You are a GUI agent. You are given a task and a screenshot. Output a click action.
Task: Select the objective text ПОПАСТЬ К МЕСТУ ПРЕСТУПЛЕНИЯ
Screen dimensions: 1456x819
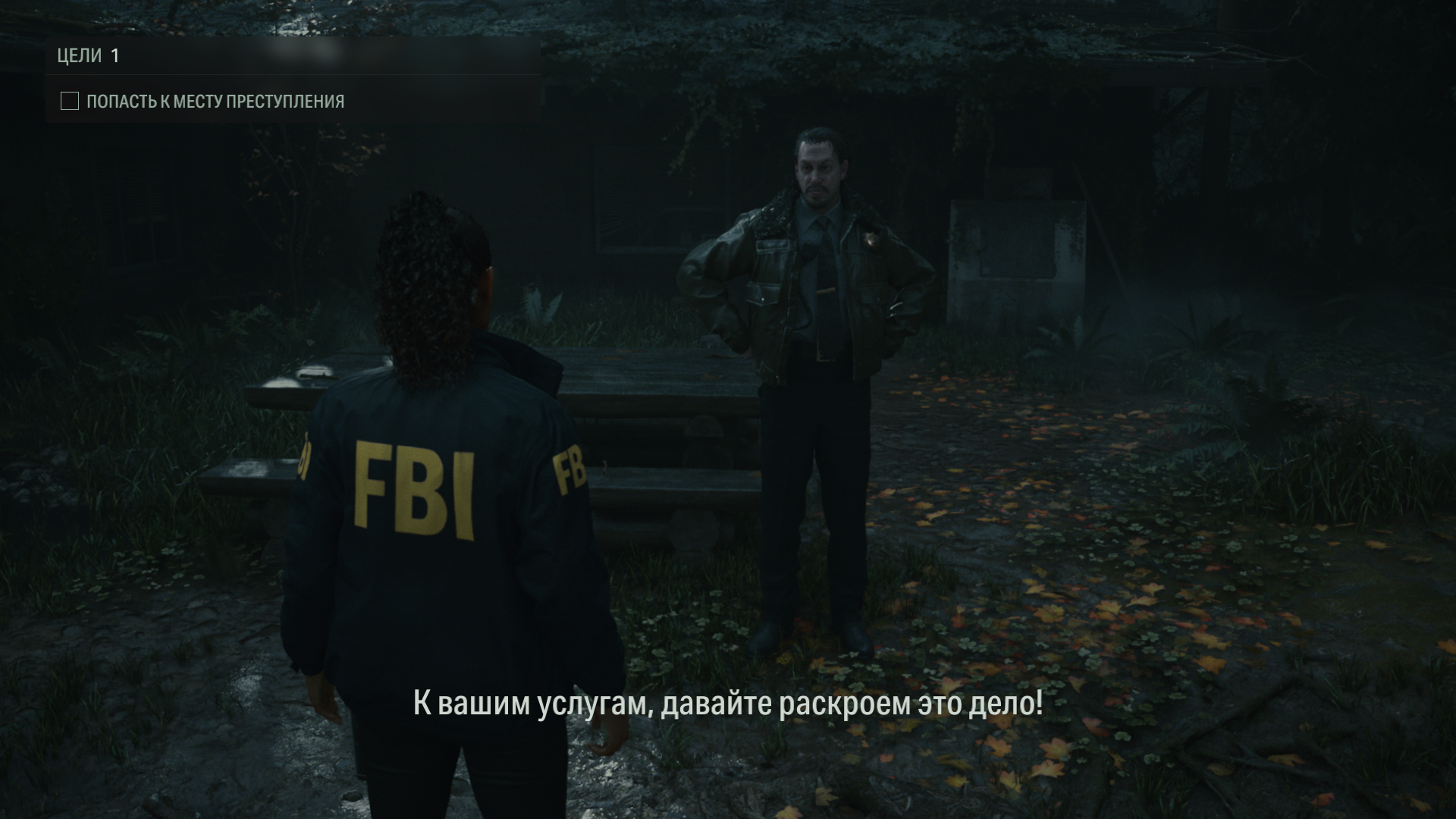pos(215,99)
